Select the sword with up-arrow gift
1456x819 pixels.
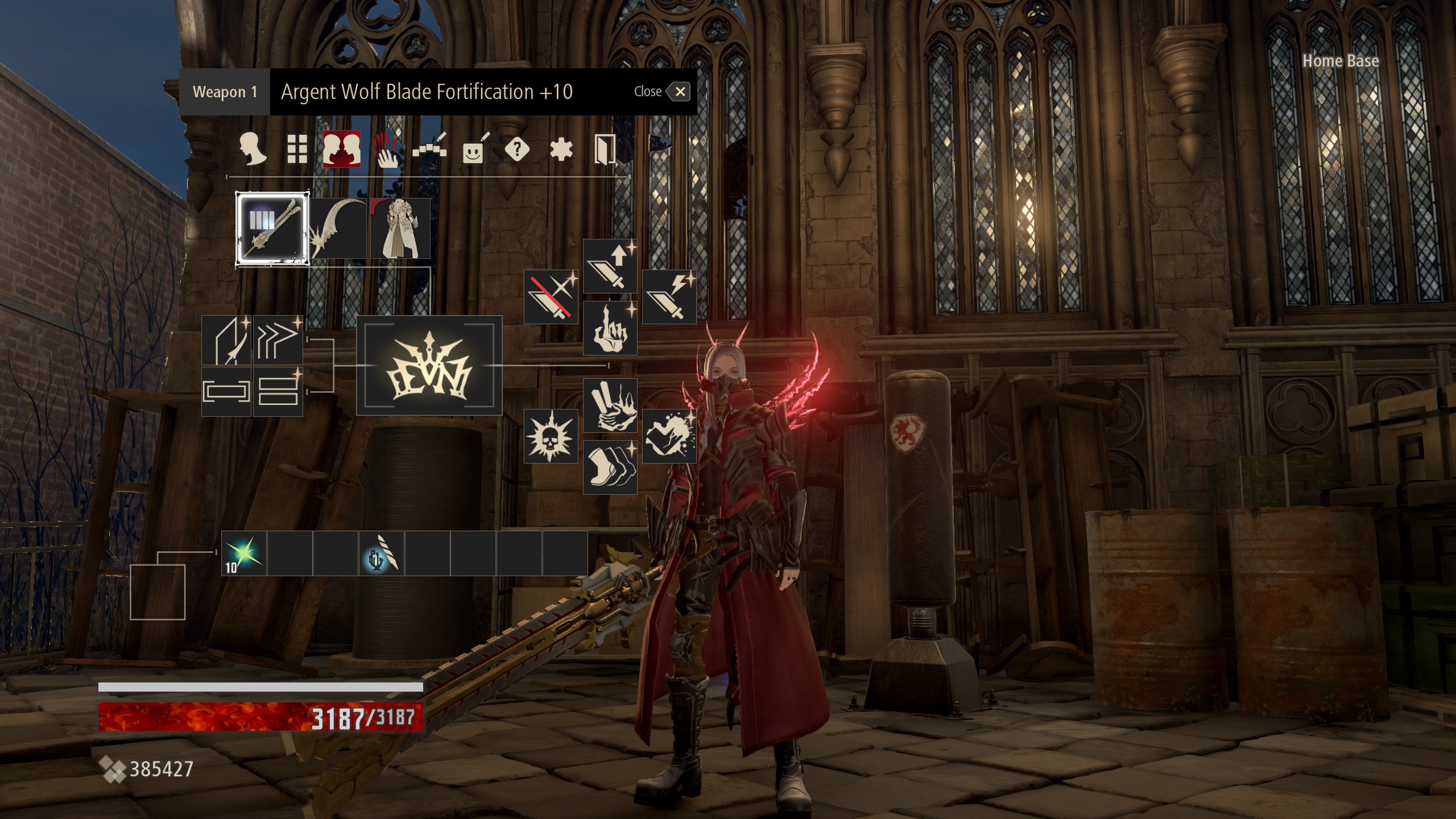610,266
